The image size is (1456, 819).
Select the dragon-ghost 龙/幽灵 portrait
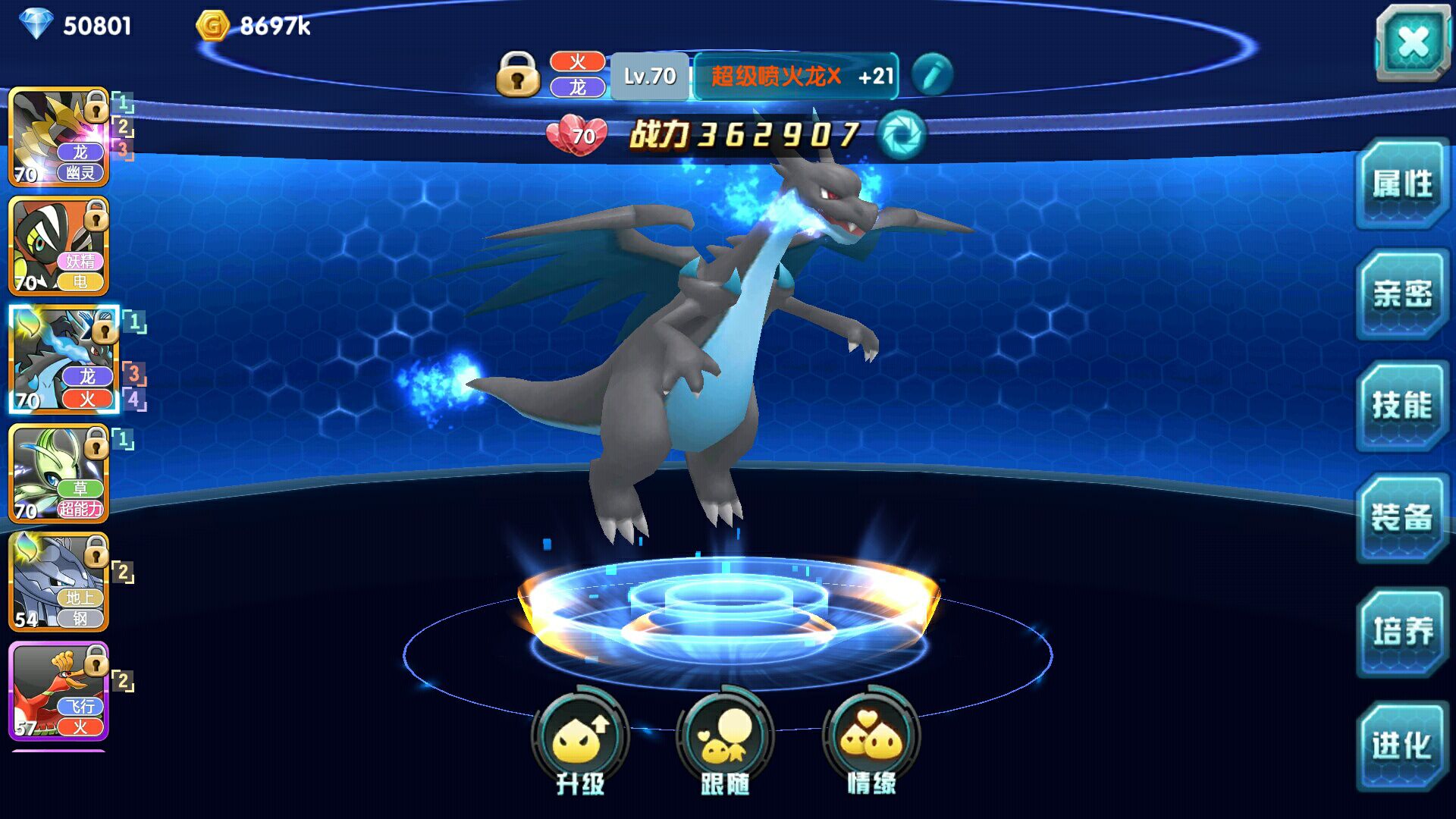(59, 137)
